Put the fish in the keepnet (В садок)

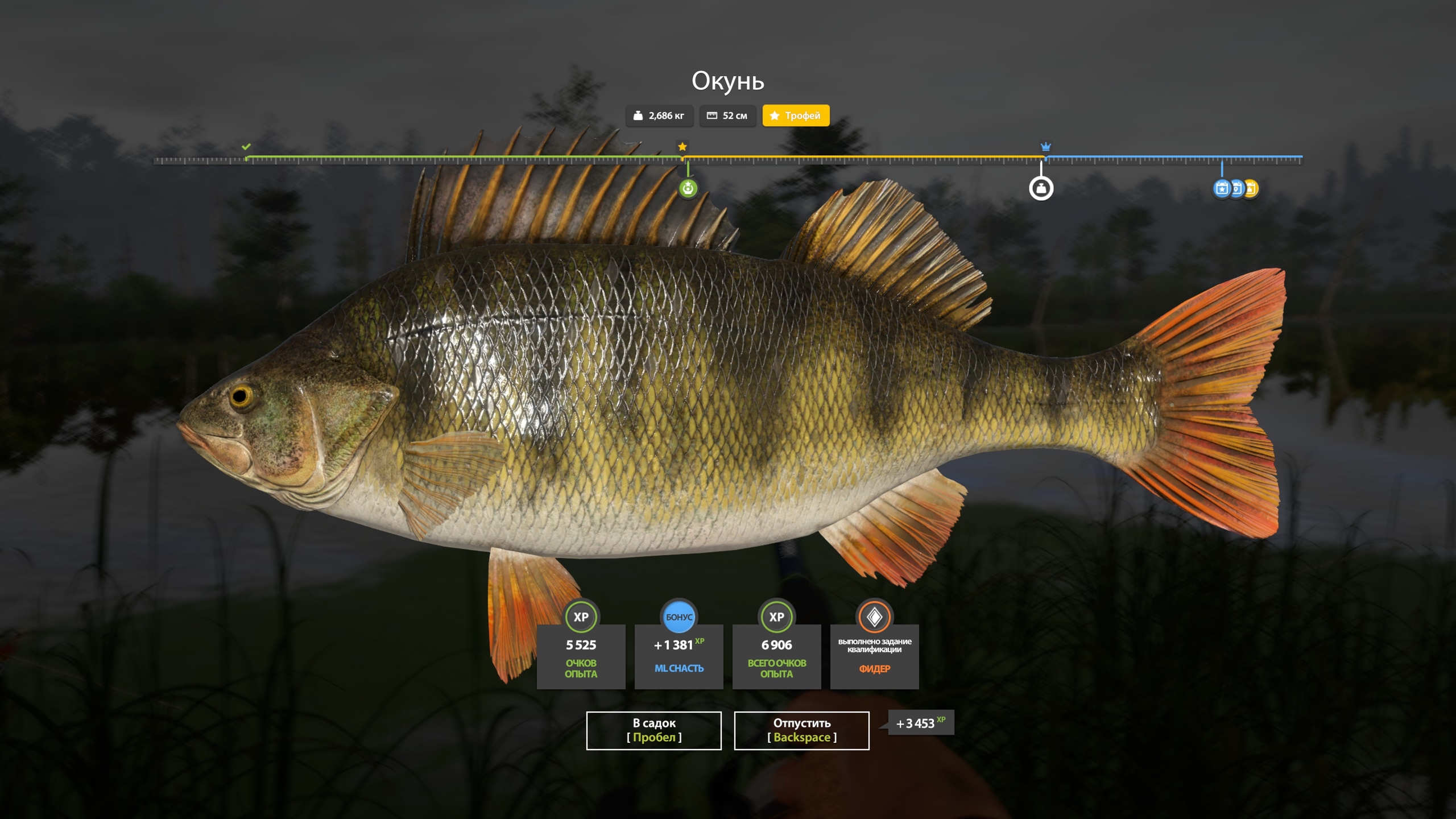[653, 730]
